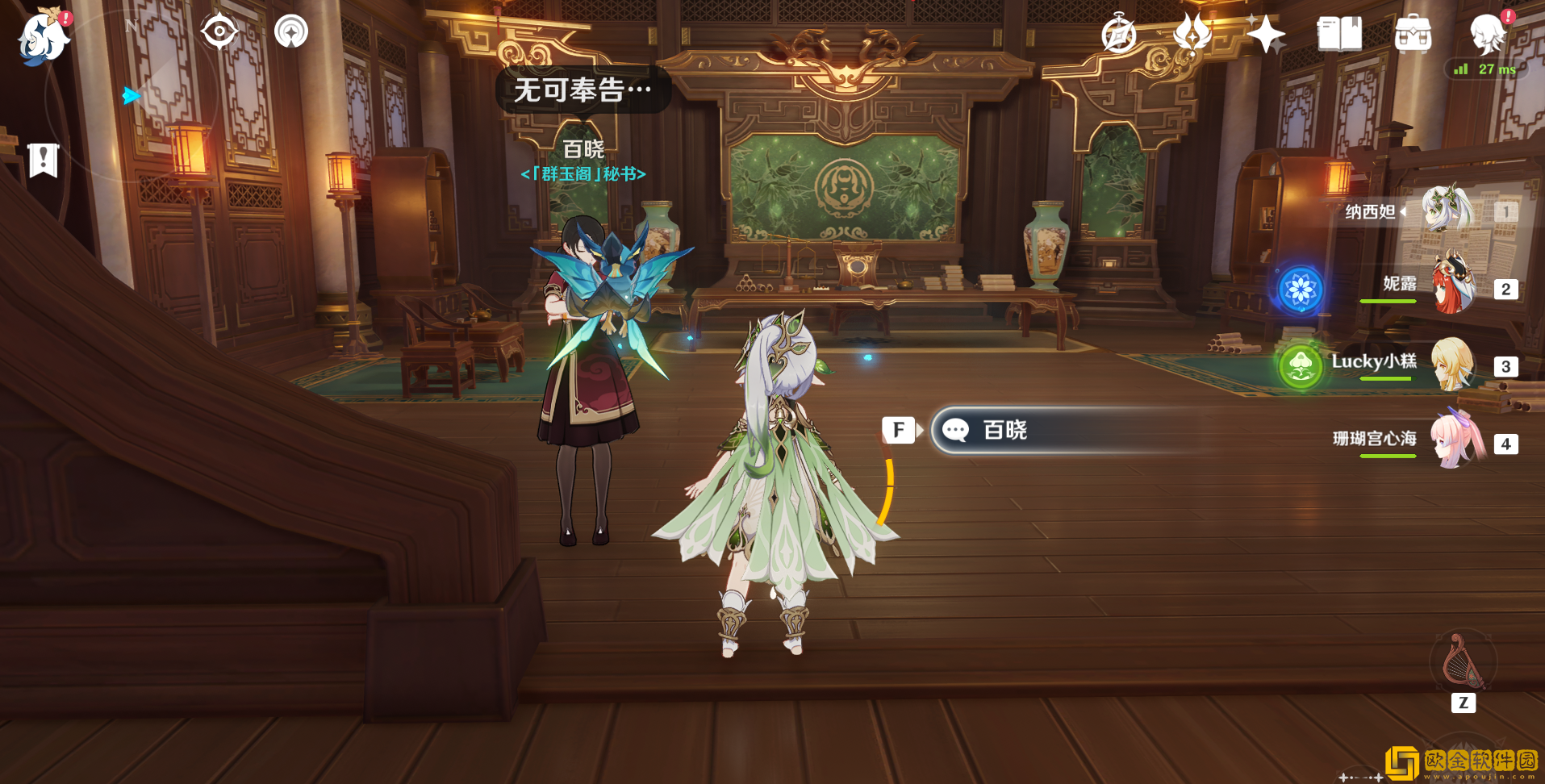The height and width of the screenshot is (784, 1545).
Task: Switch to party member 珊瑚宫心海
Action: [x=1457, y=440]
